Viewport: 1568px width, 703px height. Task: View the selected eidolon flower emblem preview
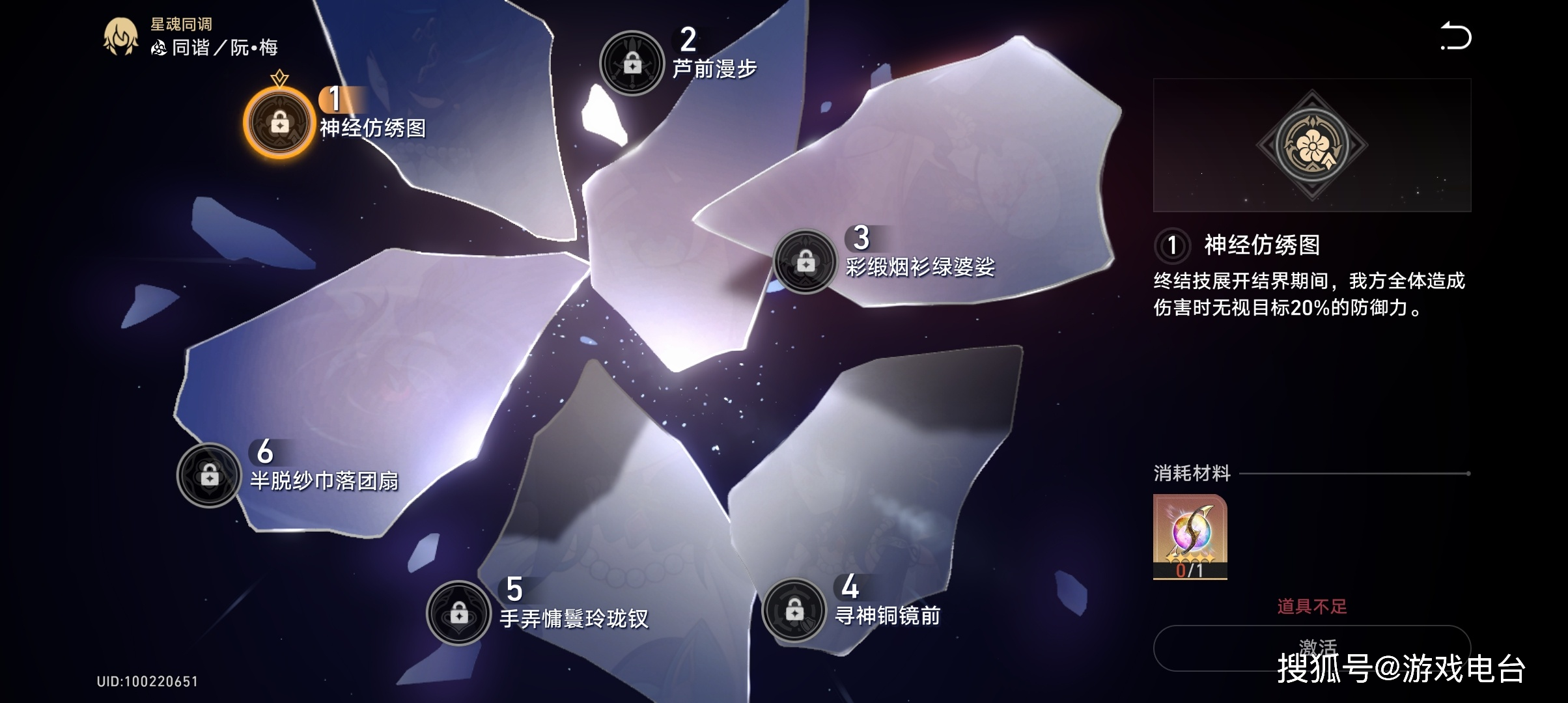click(x=1311, y=145)
